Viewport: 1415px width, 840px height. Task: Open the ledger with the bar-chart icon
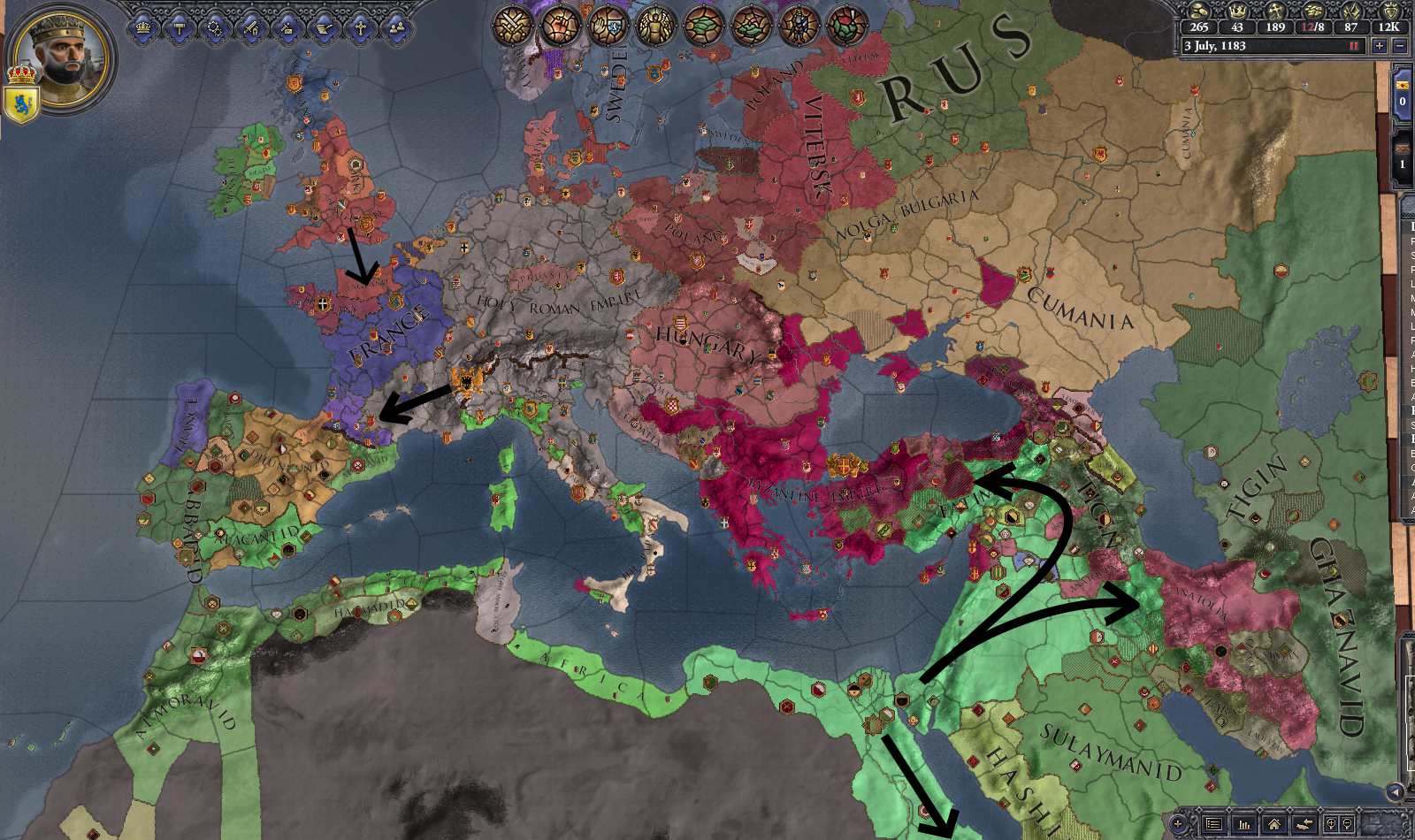[x=1245, y=824]
